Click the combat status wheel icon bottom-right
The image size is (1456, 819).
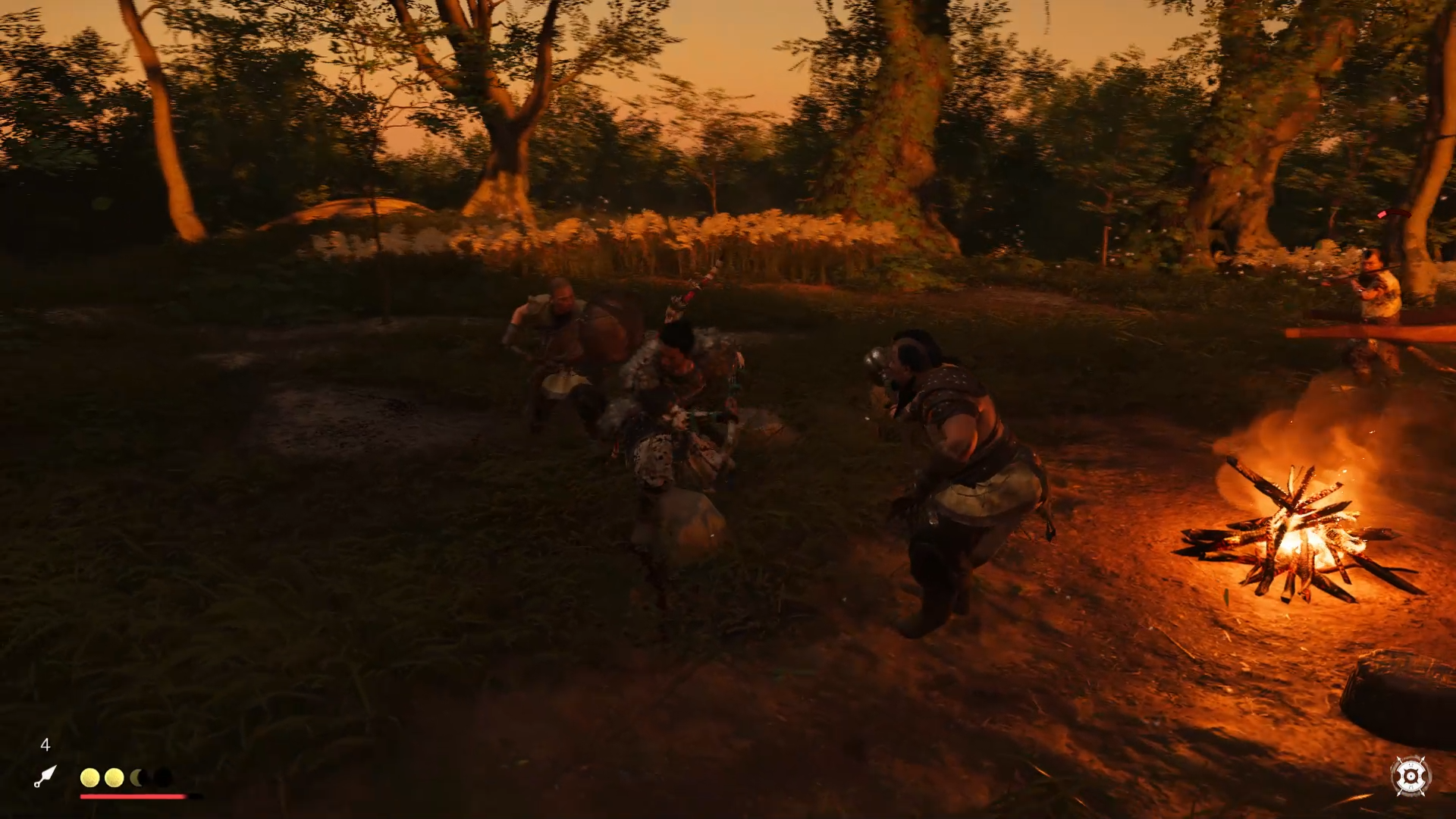click(x=1411, y=776)
